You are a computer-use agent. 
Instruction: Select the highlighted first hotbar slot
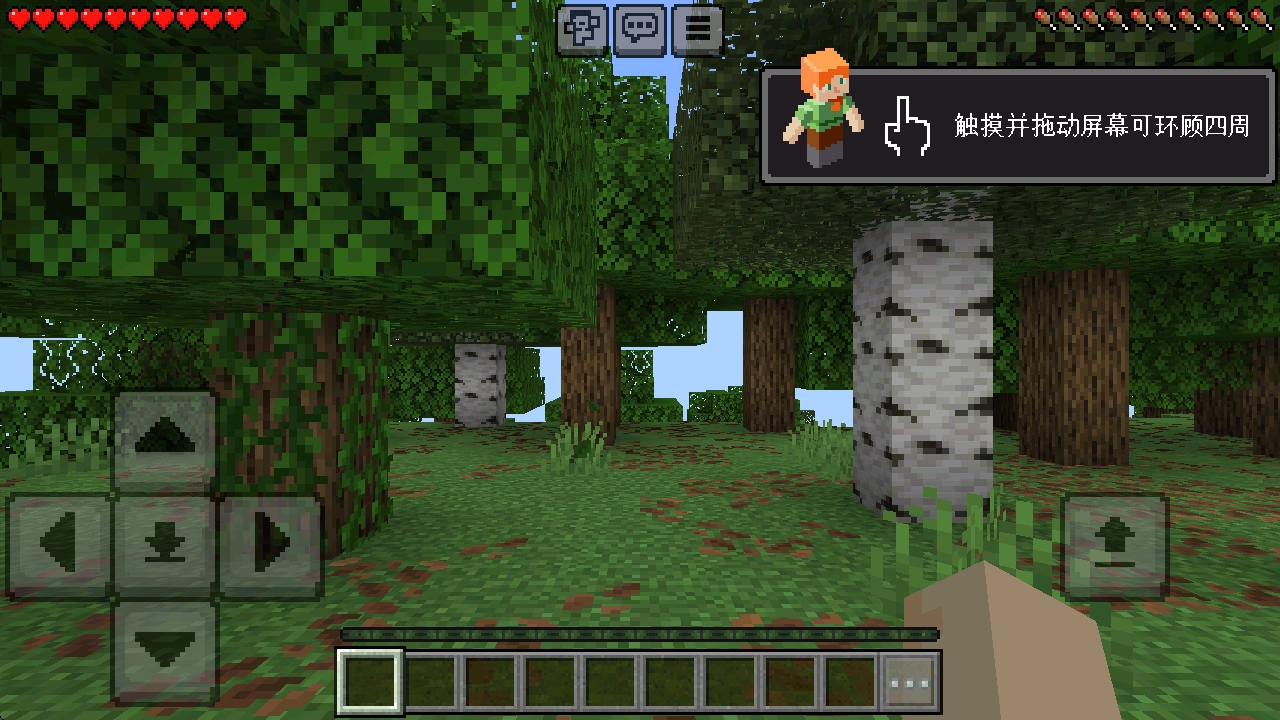pos(370,683)
